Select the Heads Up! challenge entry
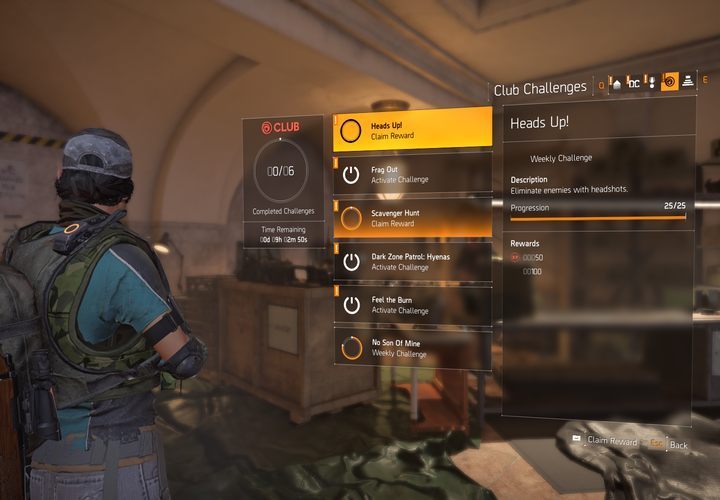Screen dimensions: 720x500 (x=412, y=130)
